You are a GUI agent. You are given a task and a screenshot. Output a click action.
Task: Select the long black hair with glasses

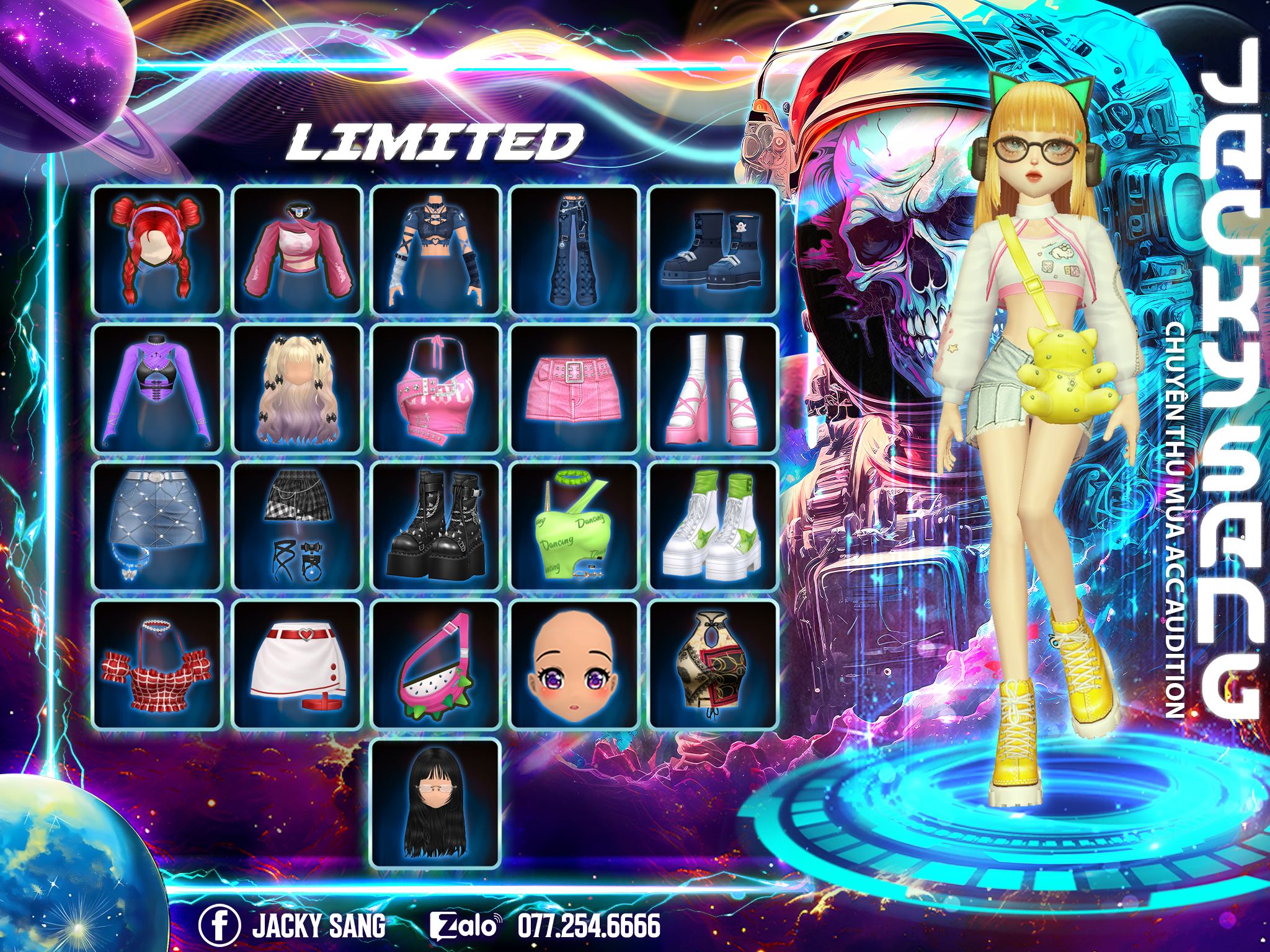pyautogui.click(x=436, y=803)
